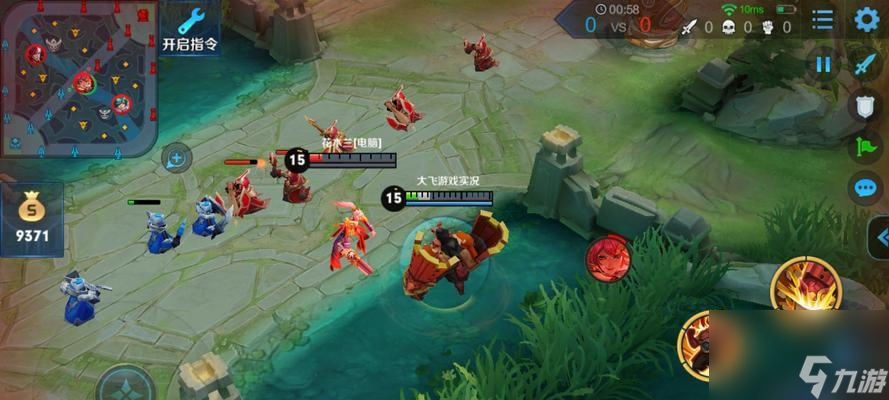
Task: Tap the round plus button below minimap
Action: pos(176,157)
